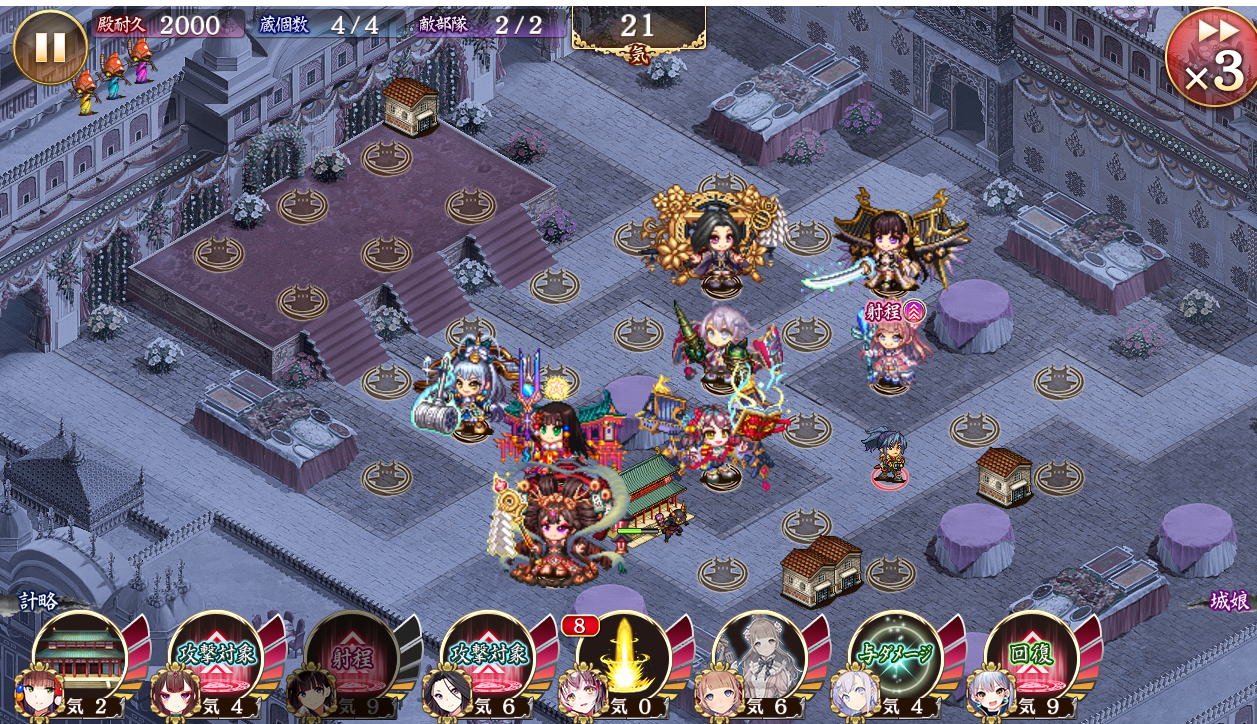Use the 与ダメージ stratagem
This screenshot has width=1257, height=724.
click(x=896, y=655)
